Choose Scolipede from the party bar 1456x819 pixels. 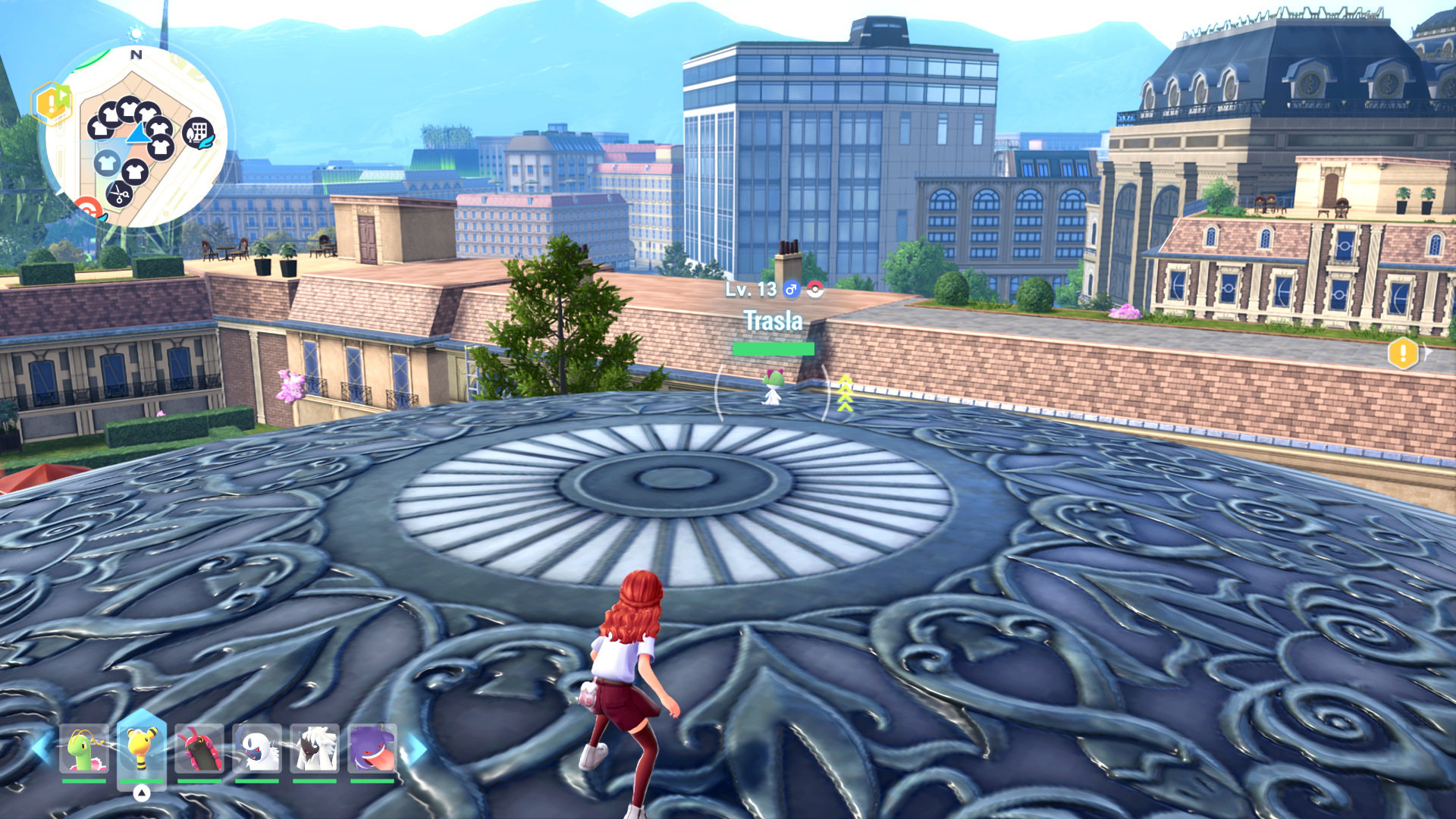pyautogui.click(x=199, y=749)
